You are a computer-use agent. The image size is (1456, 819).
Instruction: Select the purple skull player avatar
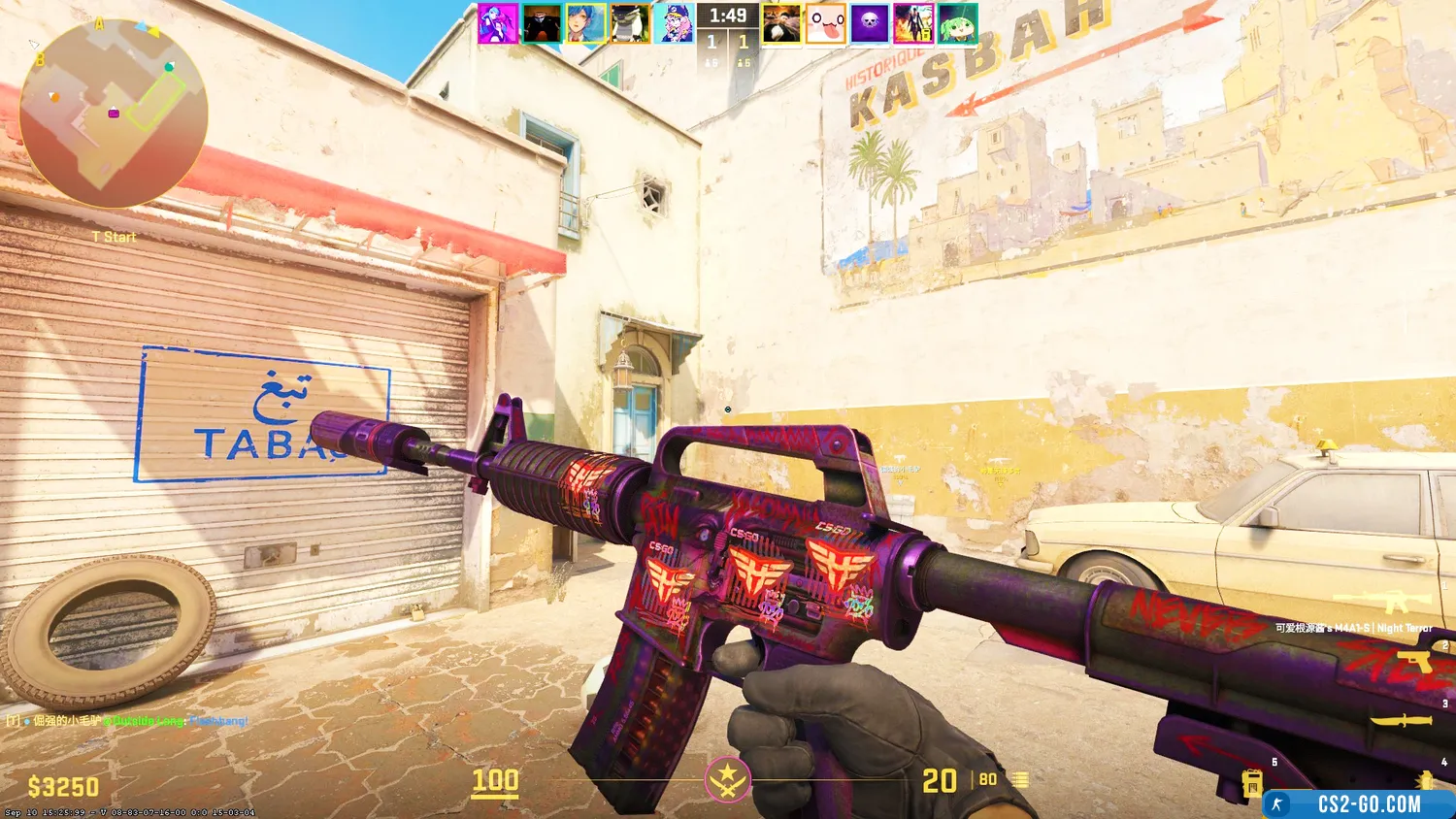coord(869,23)
